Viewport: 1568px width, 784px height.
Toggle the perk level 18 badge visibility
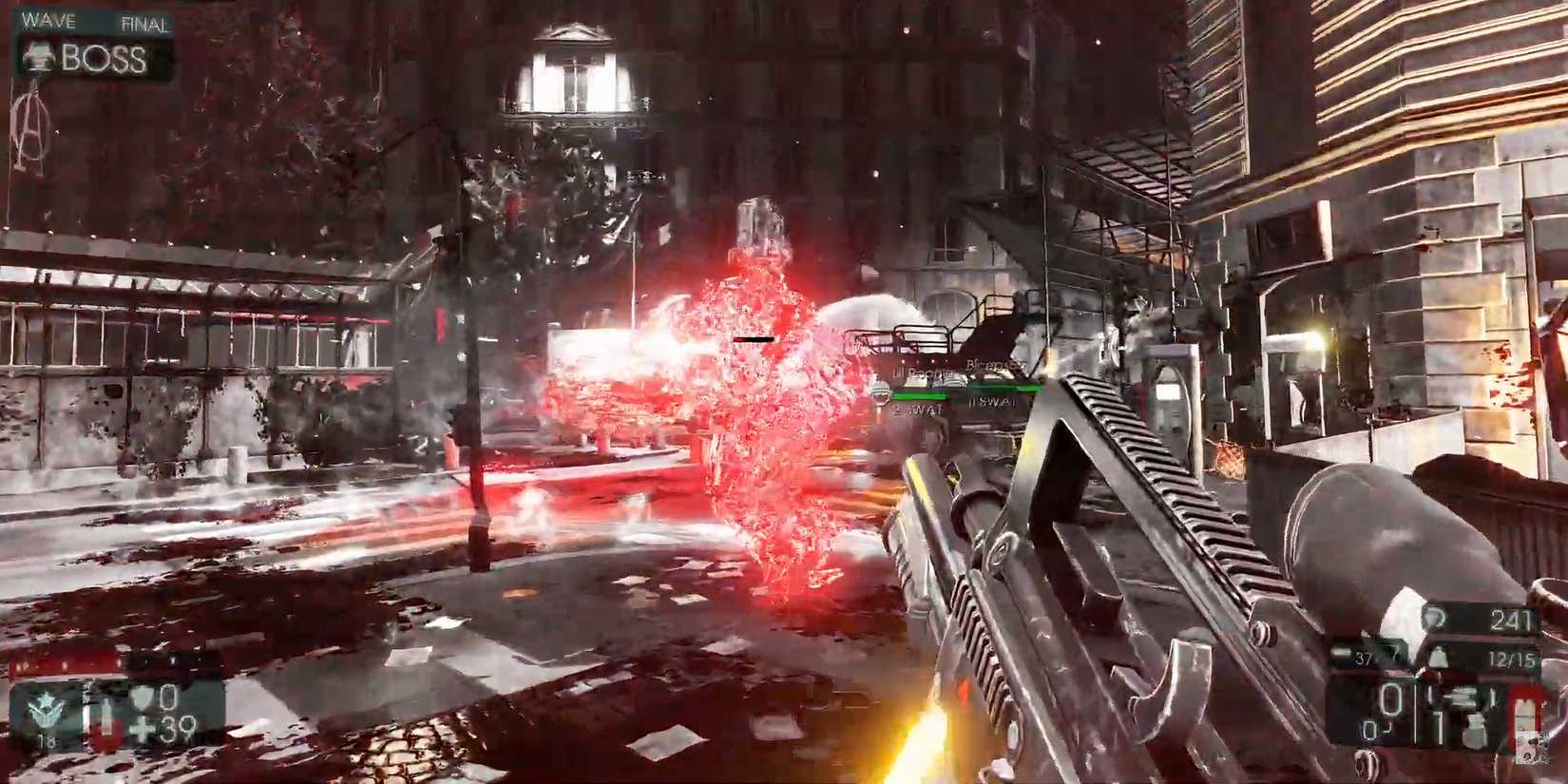pos(44,738)
